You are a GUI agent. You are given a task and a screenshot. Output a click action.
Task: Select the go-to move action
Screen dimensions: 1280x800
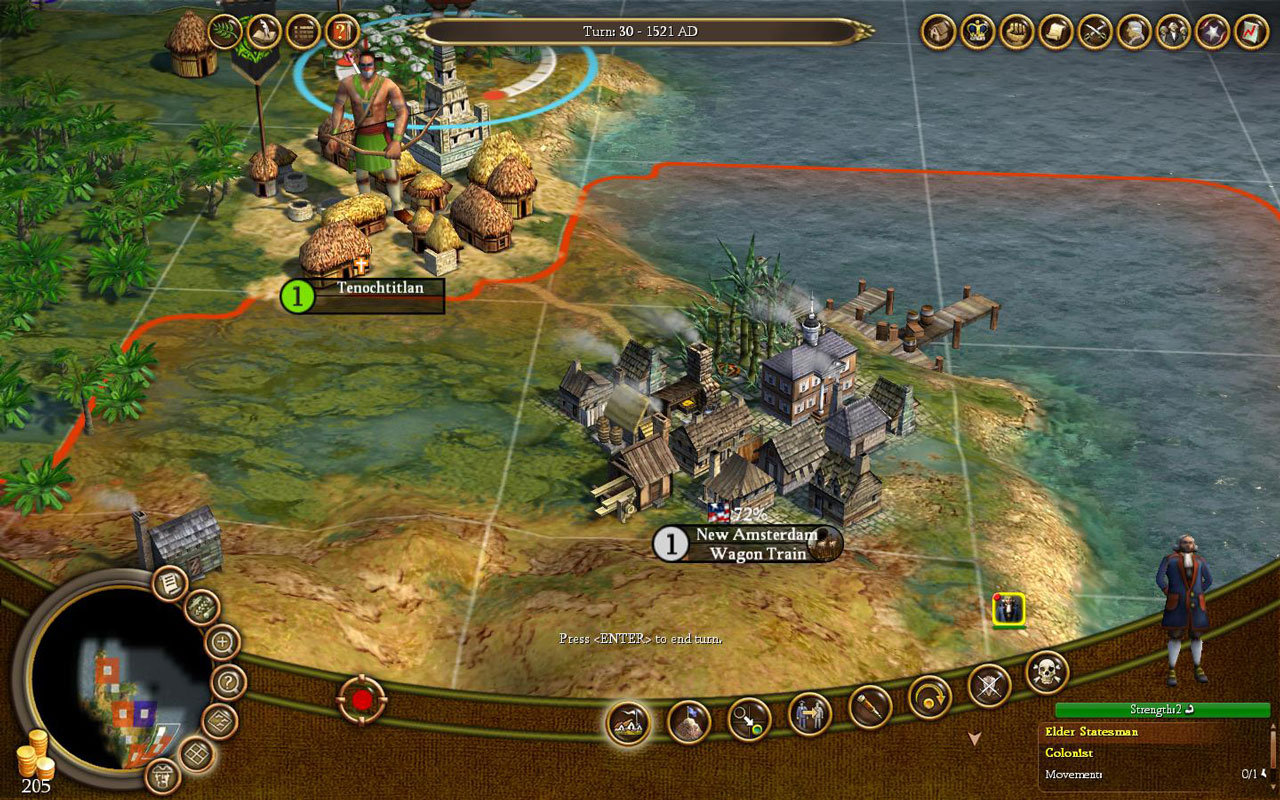(749, 719)
